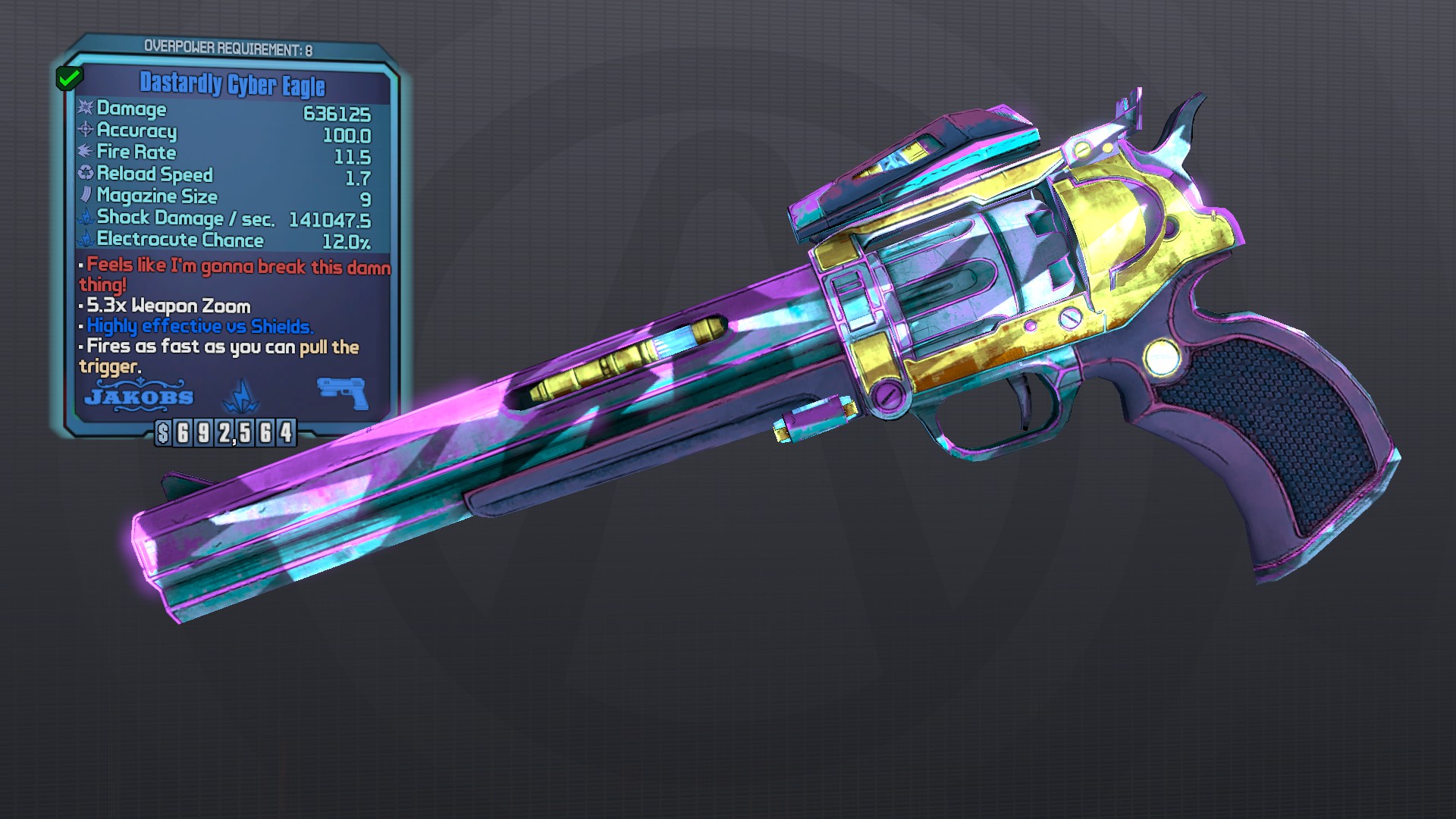The width and height of the screenshot is (1456, 819).
Task: Click the blue pistol weapon type icon
Action: pos(343,393)
